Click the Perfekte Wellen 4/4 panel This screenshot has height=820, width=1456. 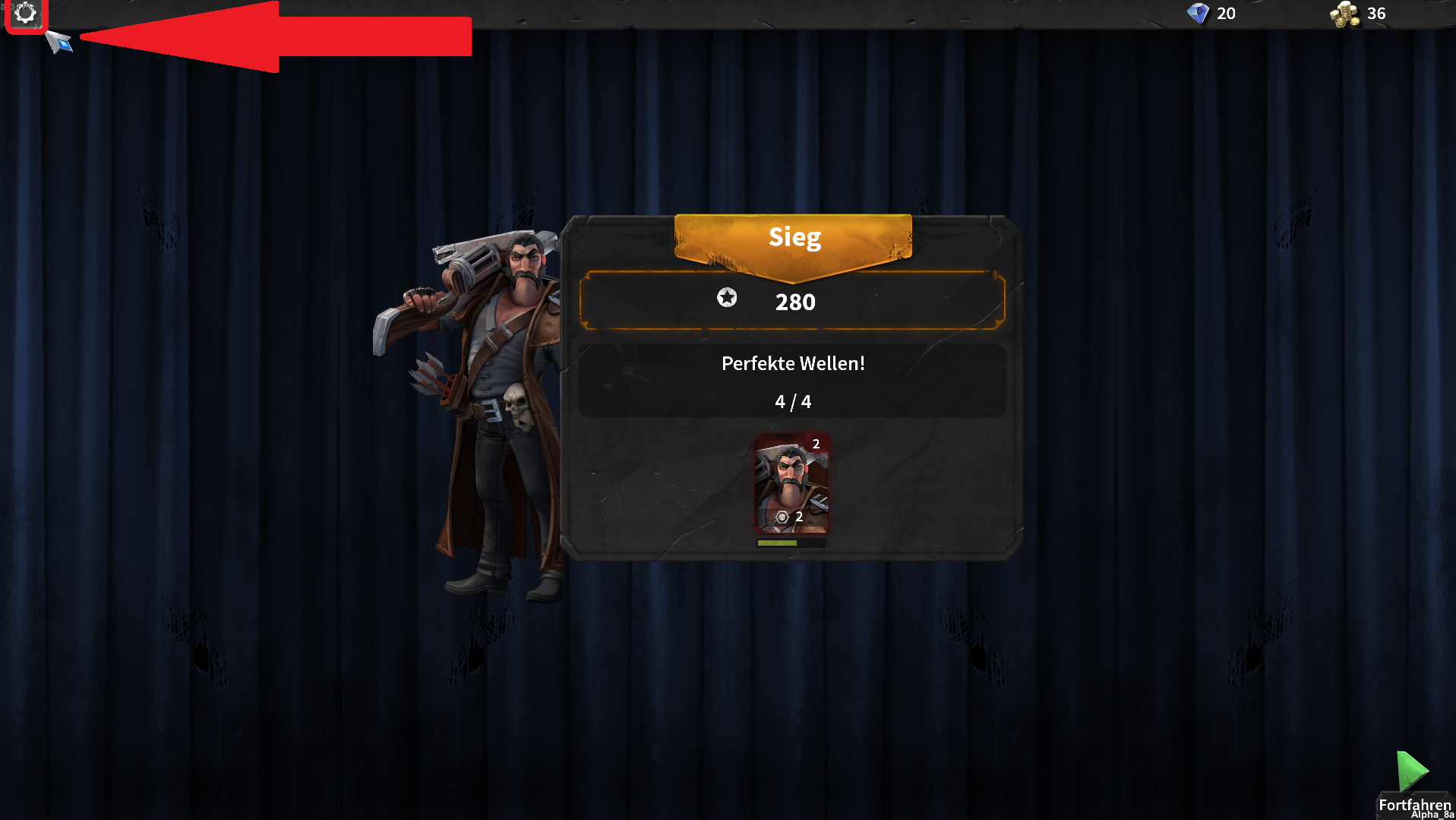tap(793, 381)
